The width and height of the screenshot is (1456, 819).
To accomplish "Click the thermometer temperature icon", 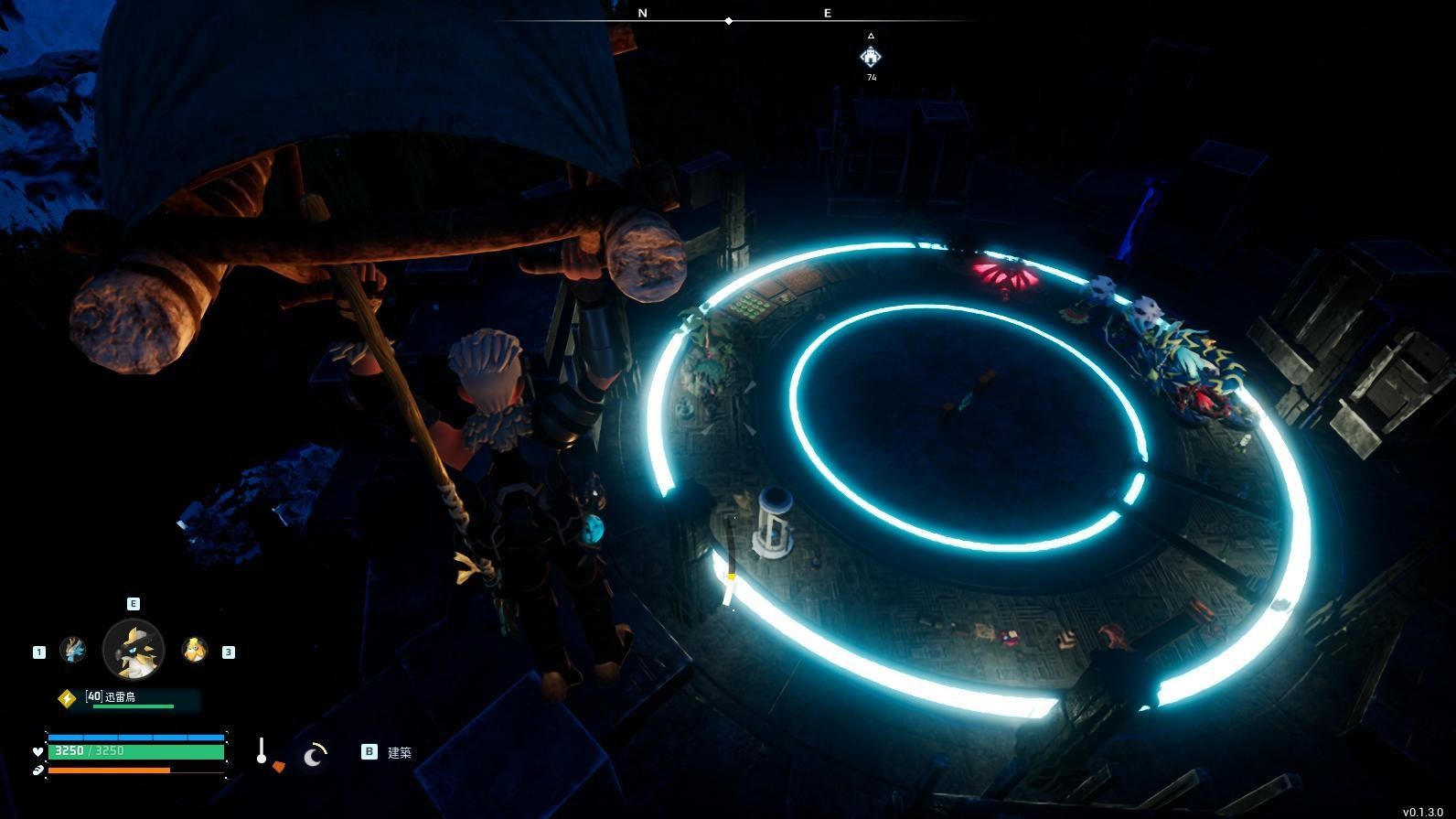I will [262, 751].
